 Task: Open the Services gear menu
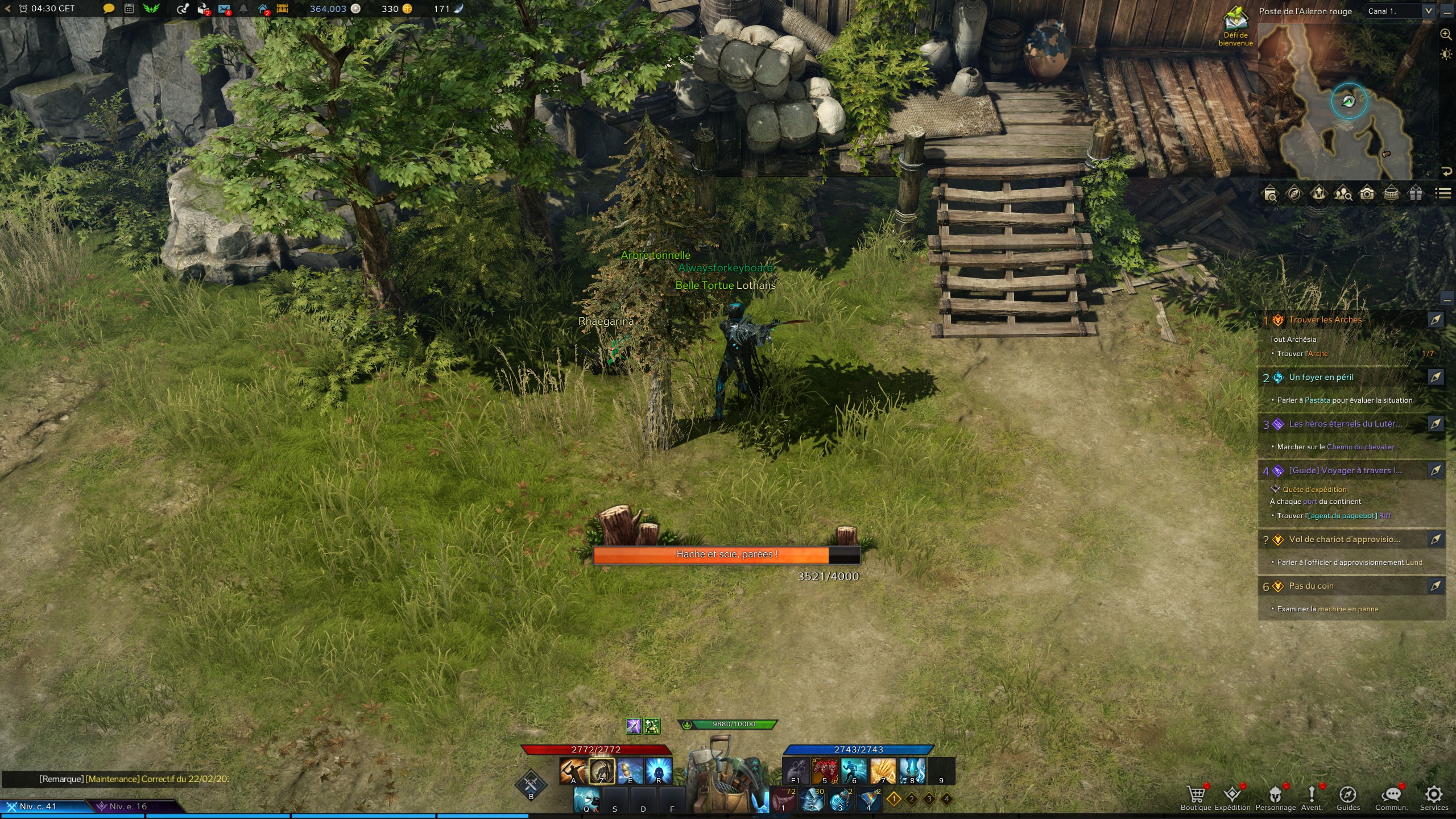1433,797
